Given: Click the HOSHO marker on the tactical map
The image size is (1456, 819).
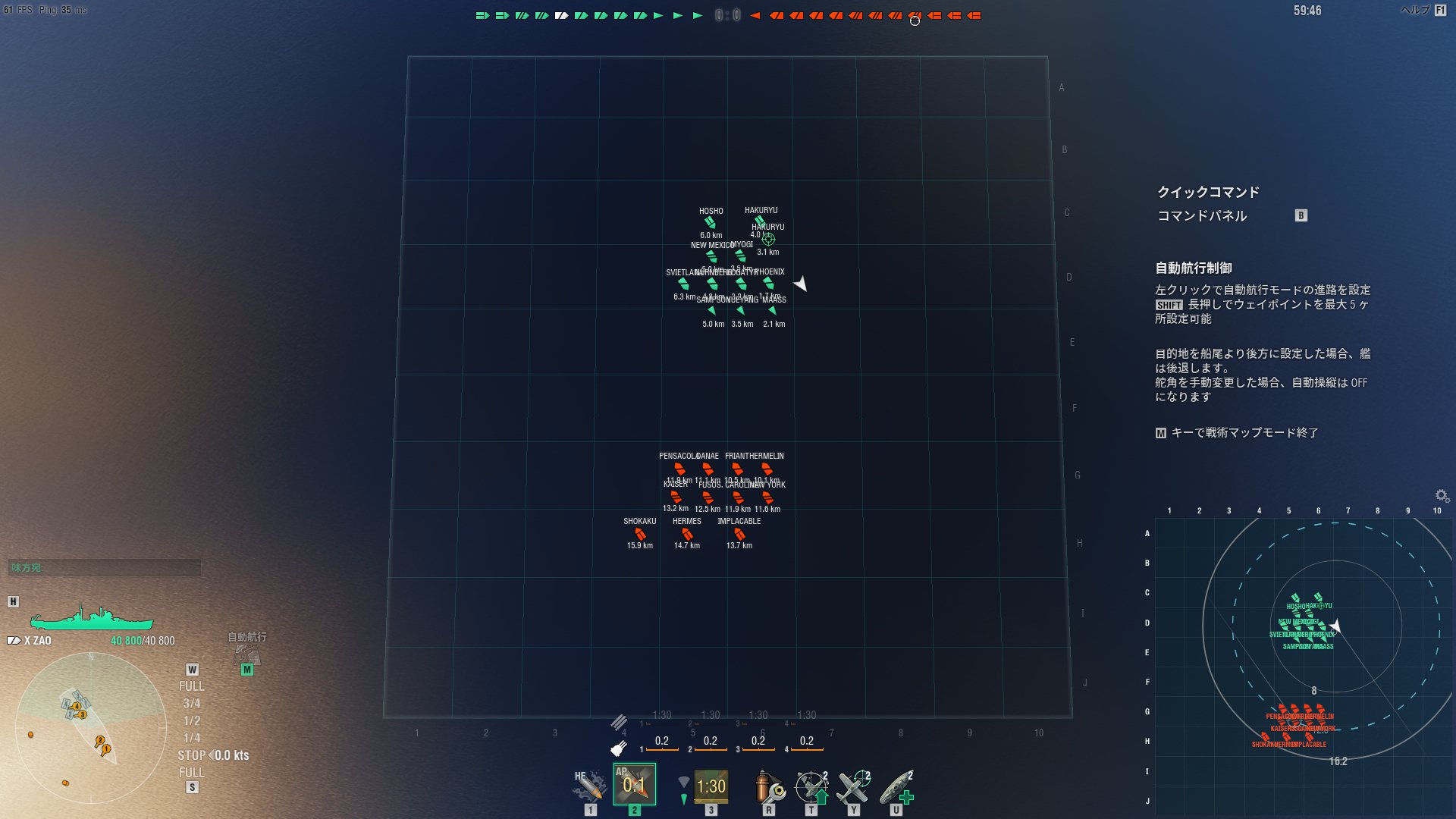Looking at the screenshot, I should tap(709, 222).
